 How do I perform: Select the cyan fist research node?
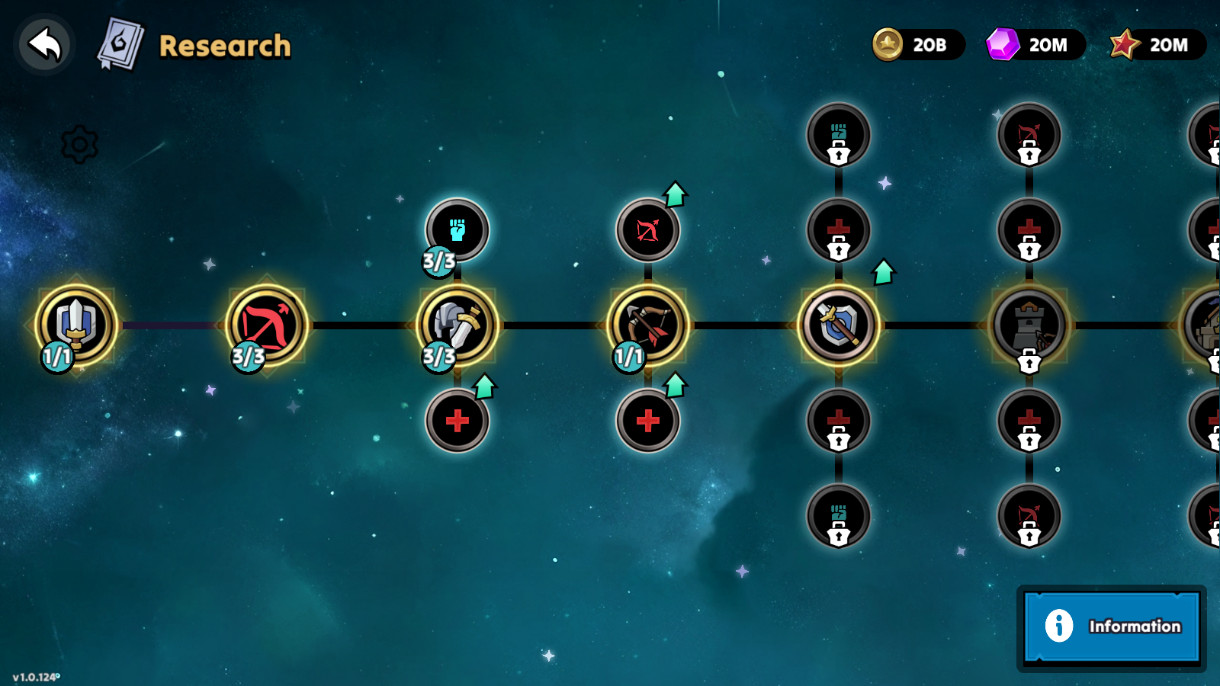click(457, 230)
